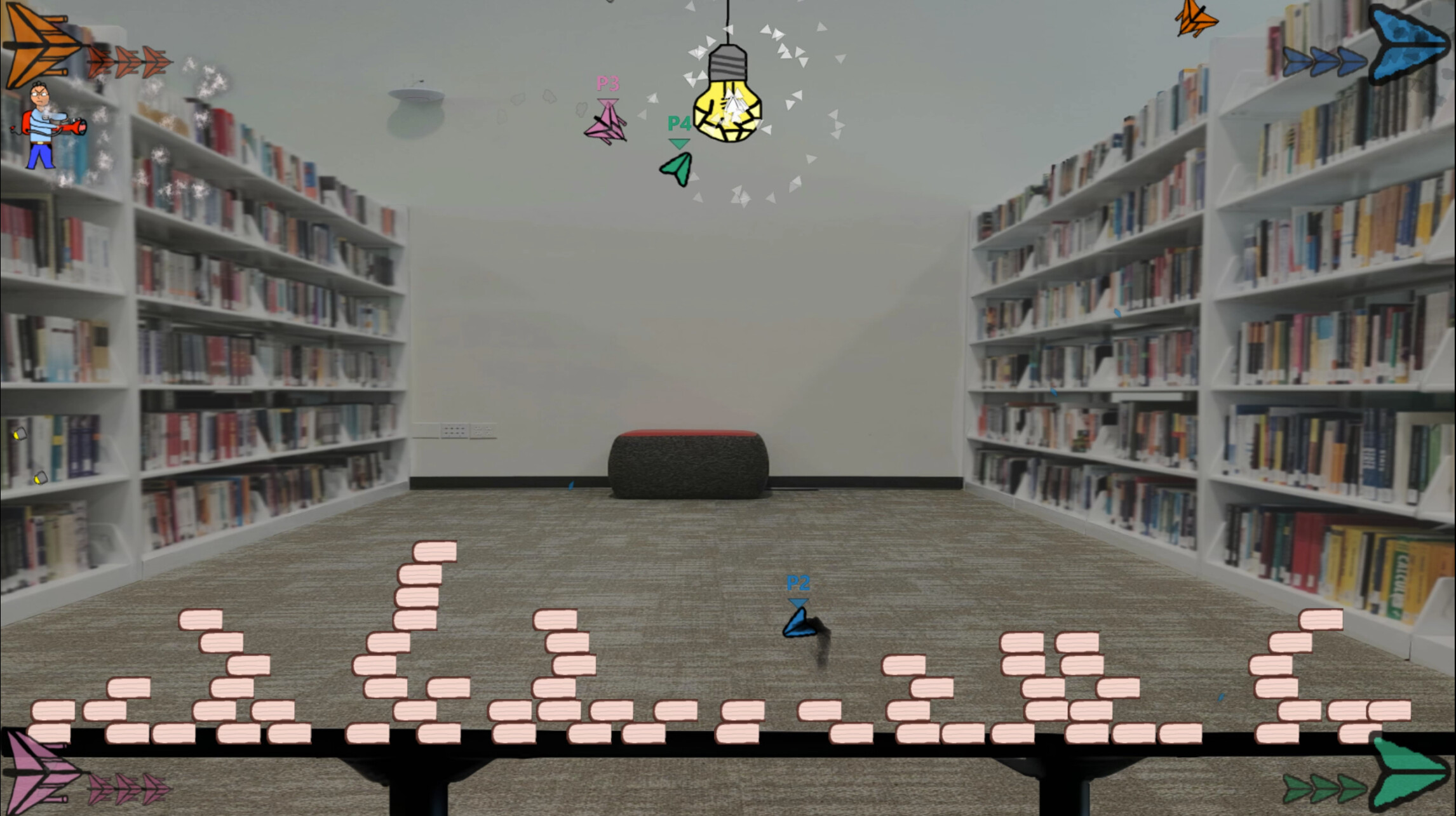Select the green P4 paper plane
Viewport: 1456px width, 816px height.
pyautogui.click(x=675, y=168)
